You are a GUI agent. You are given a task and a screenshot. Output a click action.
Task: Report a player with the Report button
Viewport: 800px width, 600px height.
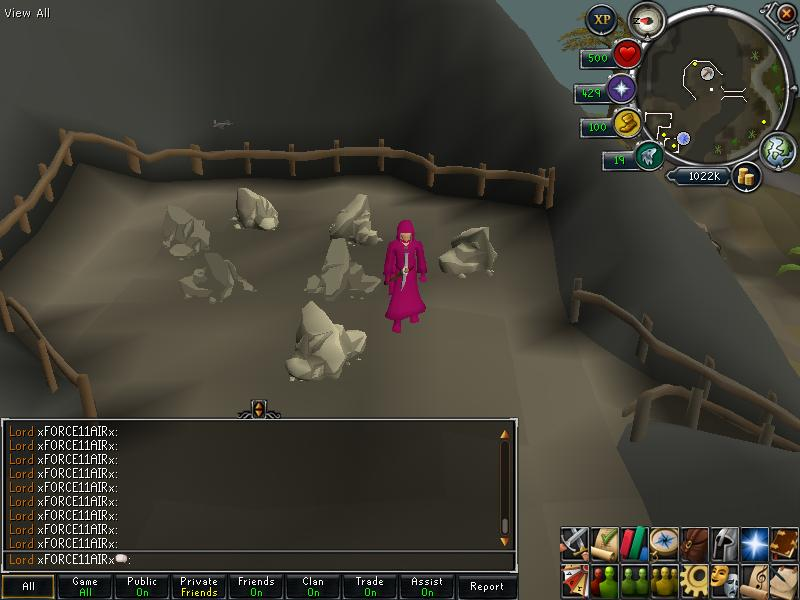click(487, 587)
